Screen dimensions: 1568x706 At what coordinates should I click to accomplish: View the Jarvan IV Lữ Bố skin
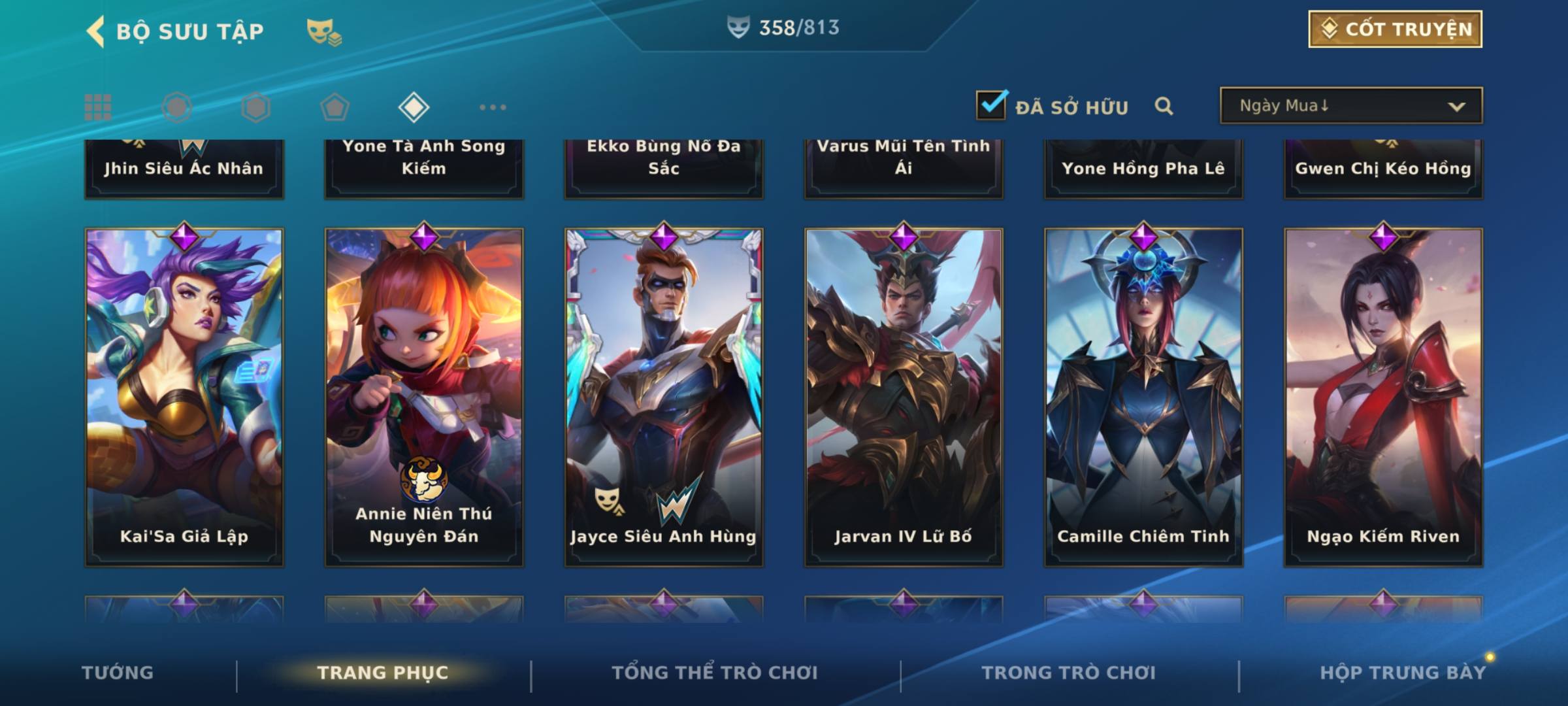(904, 396)
